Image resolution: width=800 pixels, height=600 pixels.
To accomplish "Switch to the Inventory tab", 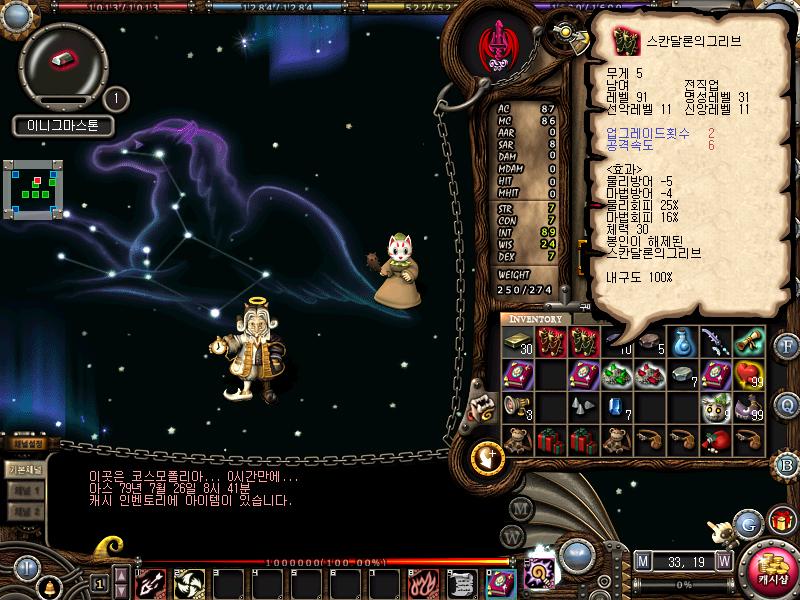I will [x=535, y=319].
